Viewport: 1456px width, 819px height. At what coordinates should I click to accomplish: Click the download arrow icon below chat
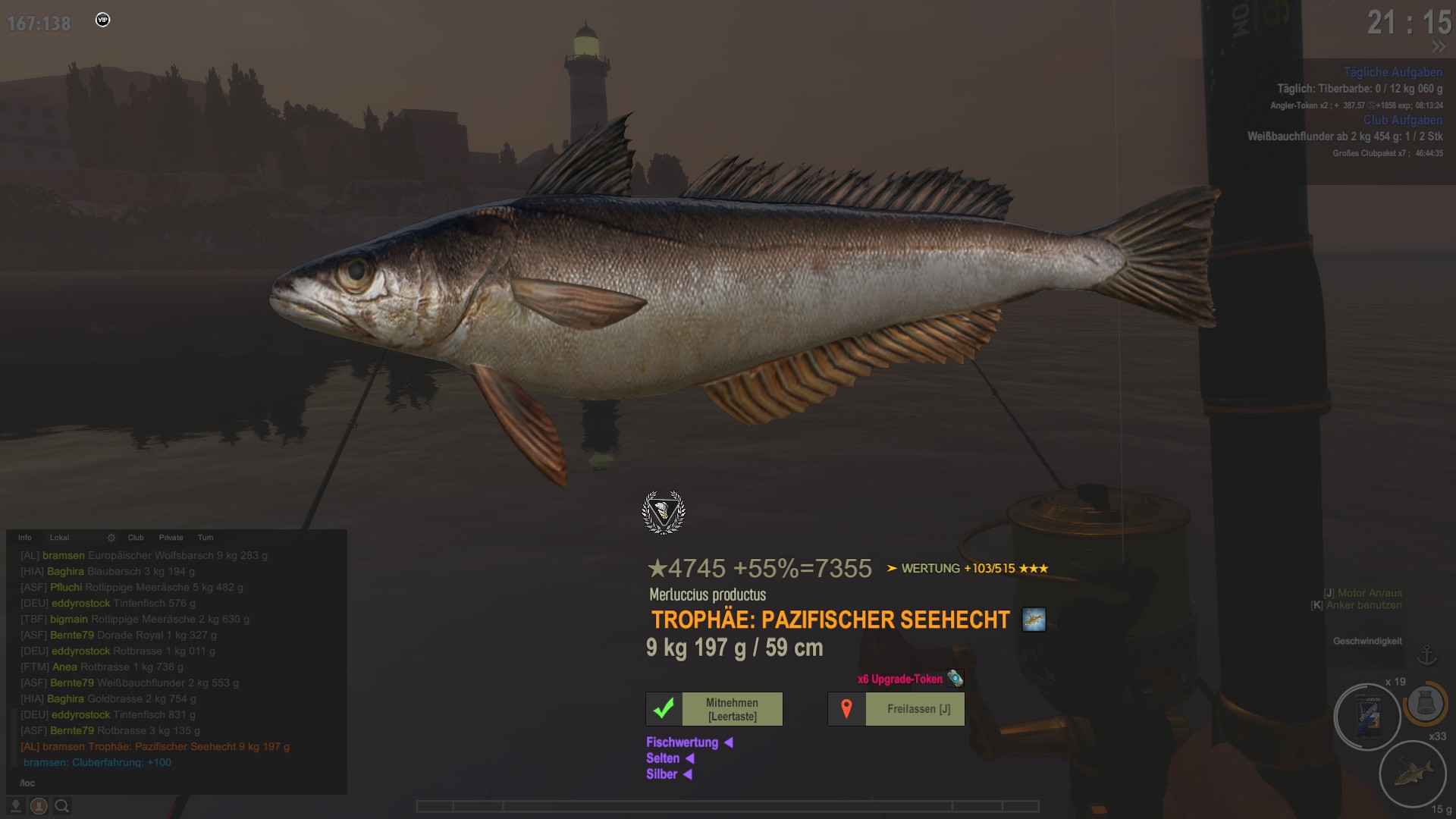pos(15,806)
